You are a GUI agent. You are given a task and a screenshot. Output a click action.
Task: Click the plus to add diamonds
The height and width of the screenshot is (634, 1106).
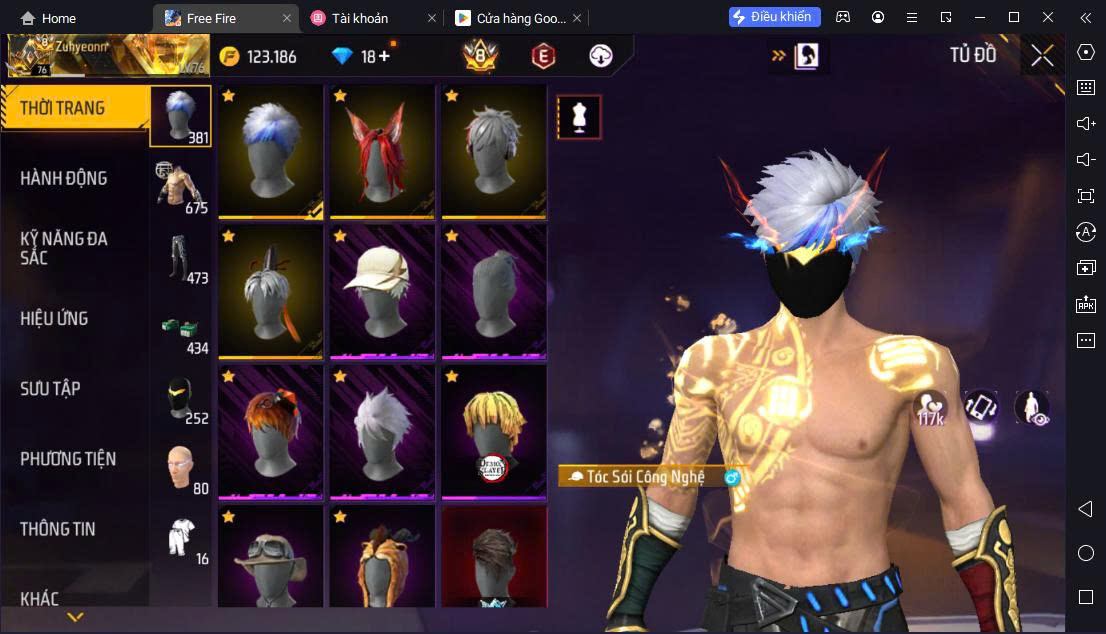(x=383, y=56)
